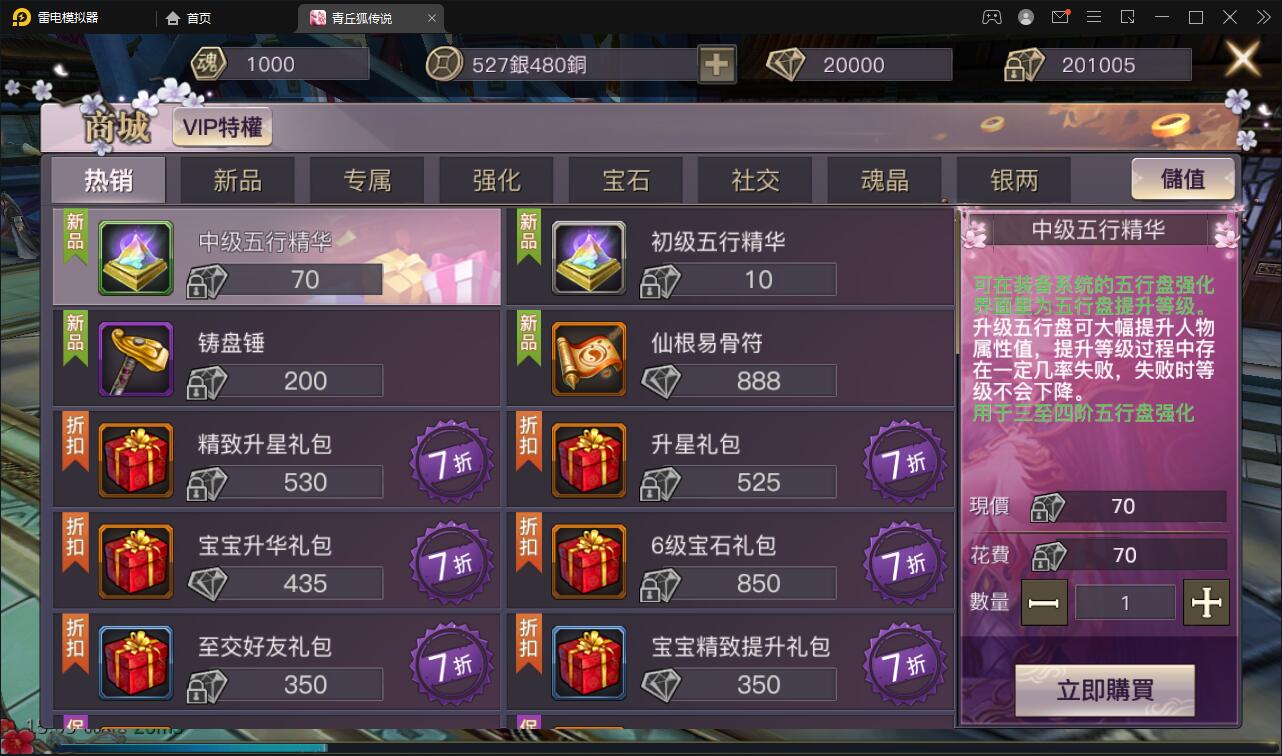
Task: Select the 初级五行精华 crystal icon
Action: pos(589,258)
